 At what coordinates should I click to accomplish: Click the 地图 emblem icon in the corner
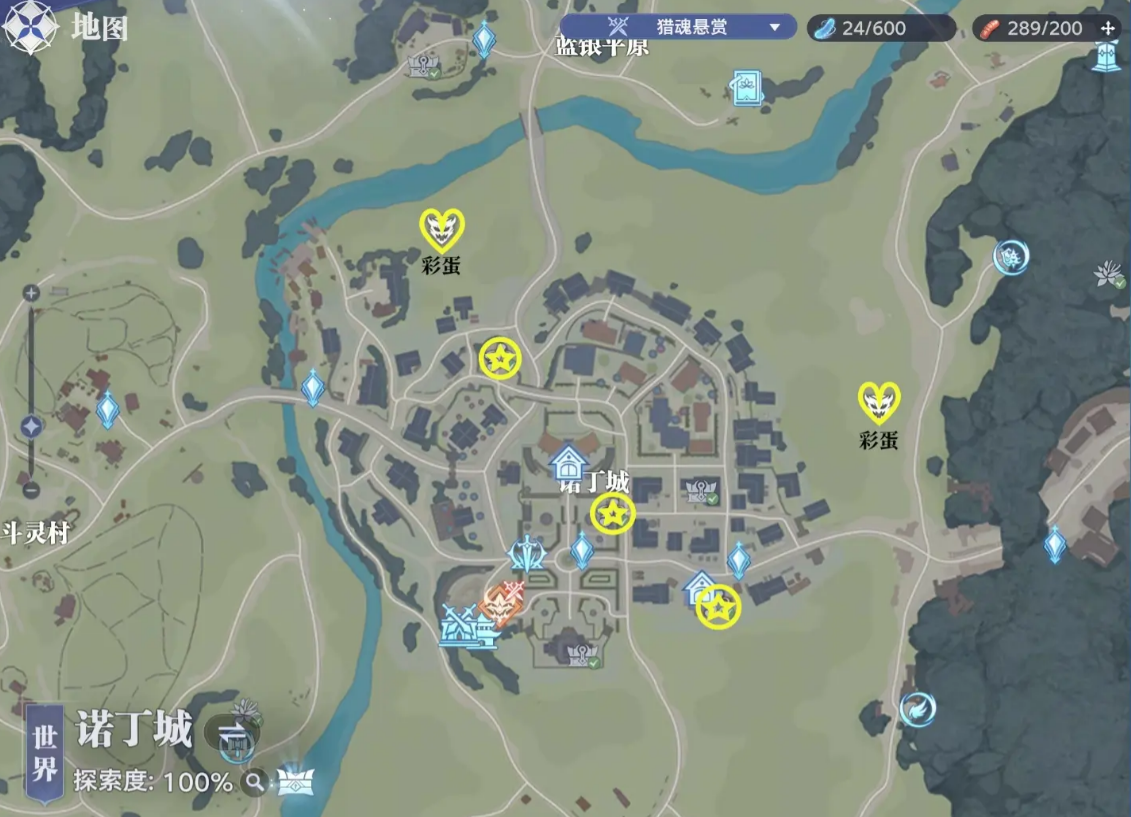click(x=28, y=27)
